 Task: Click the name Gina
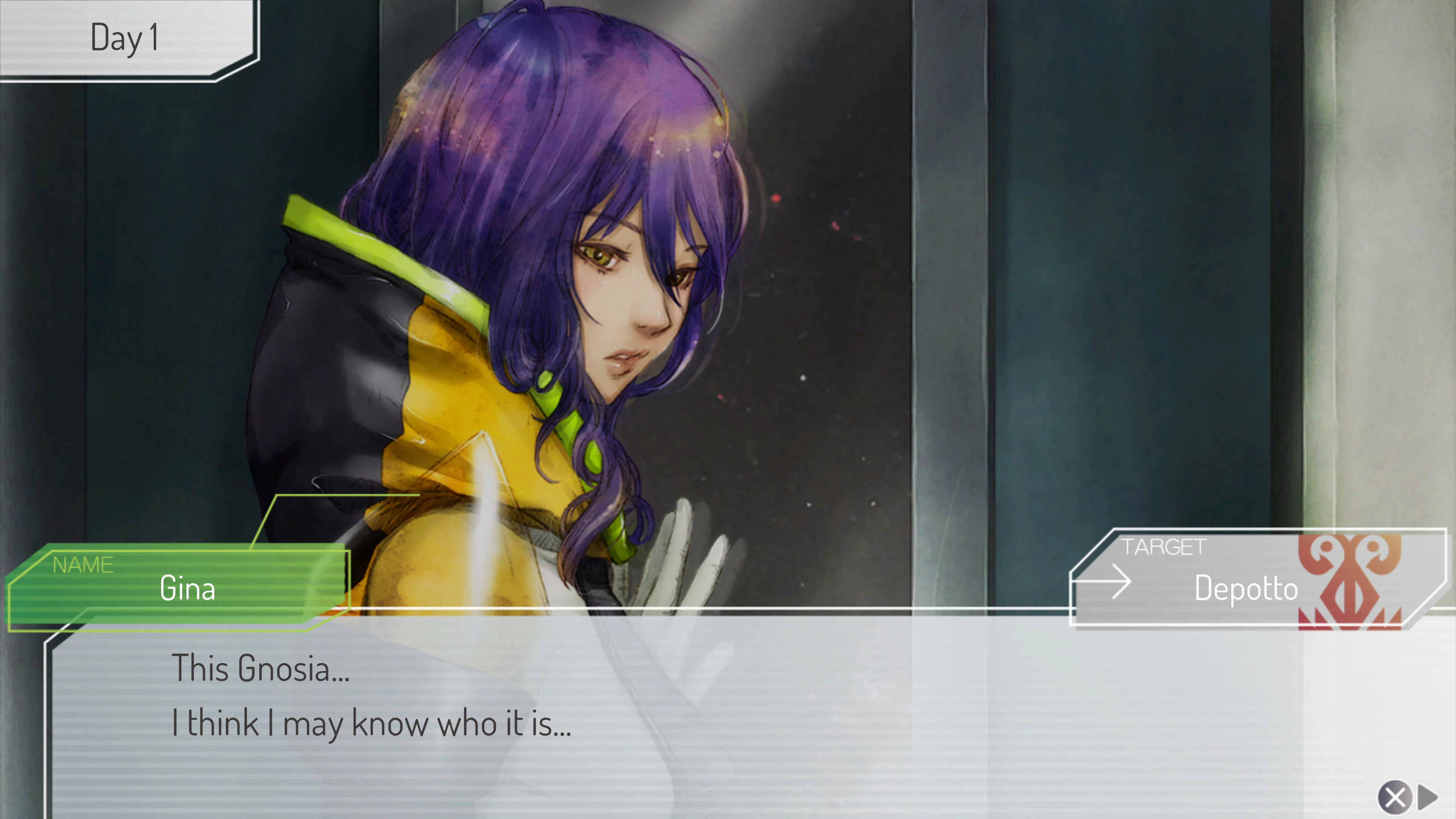coord(187,588)
